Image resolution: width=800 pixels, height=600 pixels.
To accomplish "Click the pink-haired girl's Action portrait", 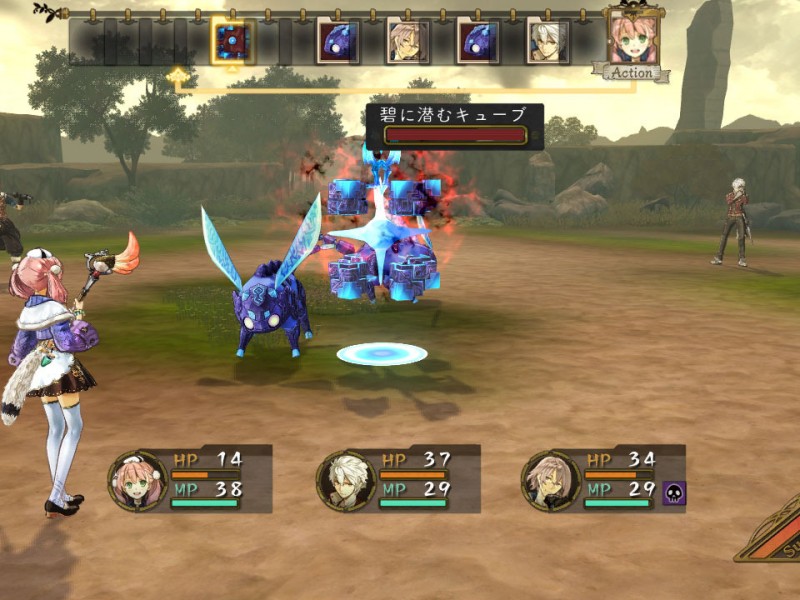I will click(633, 39).
